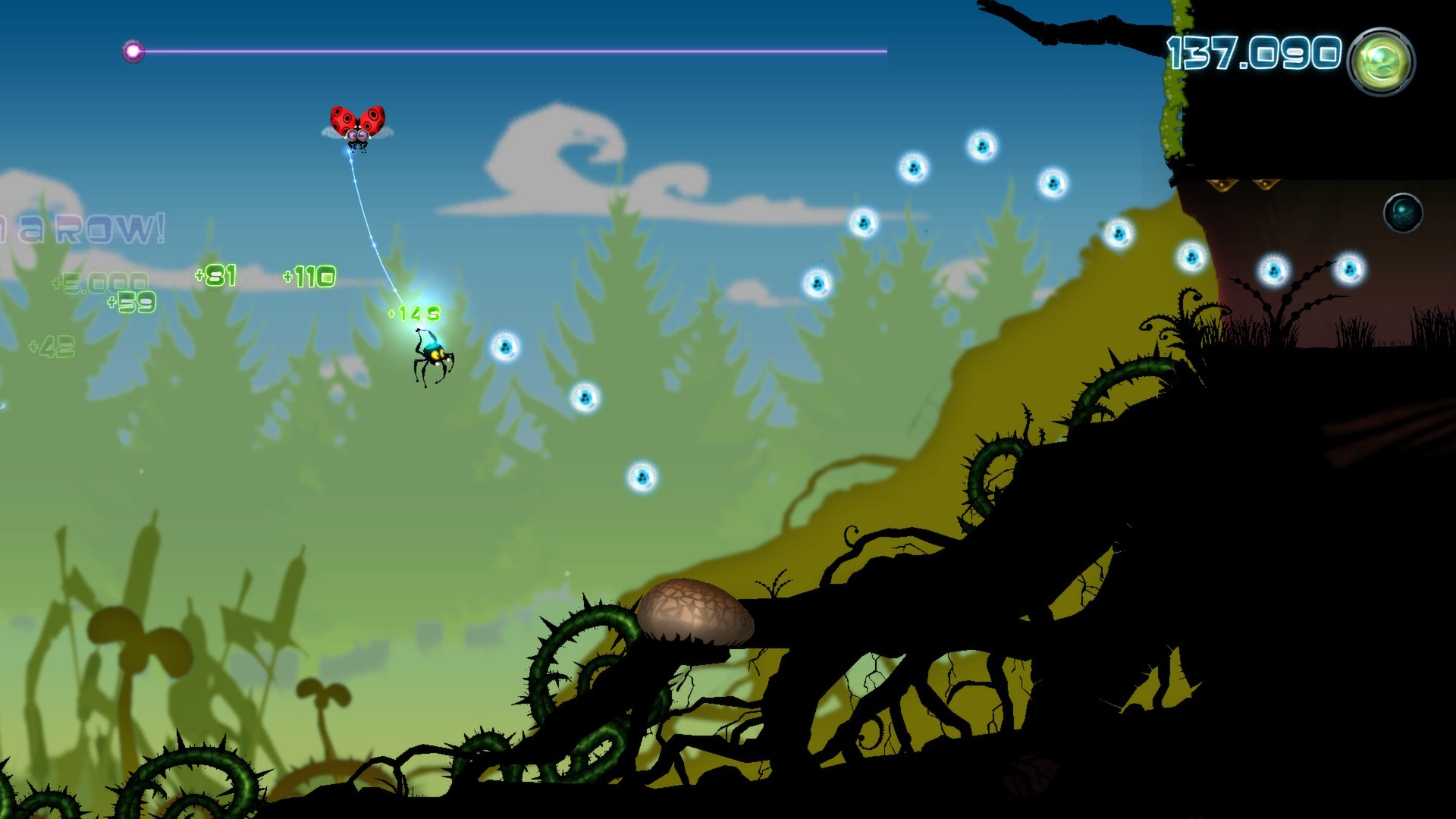Select the purple level progress marker
Image resolution: width=1456 pixels, height=819 pixels.
(x=133, y=52)
